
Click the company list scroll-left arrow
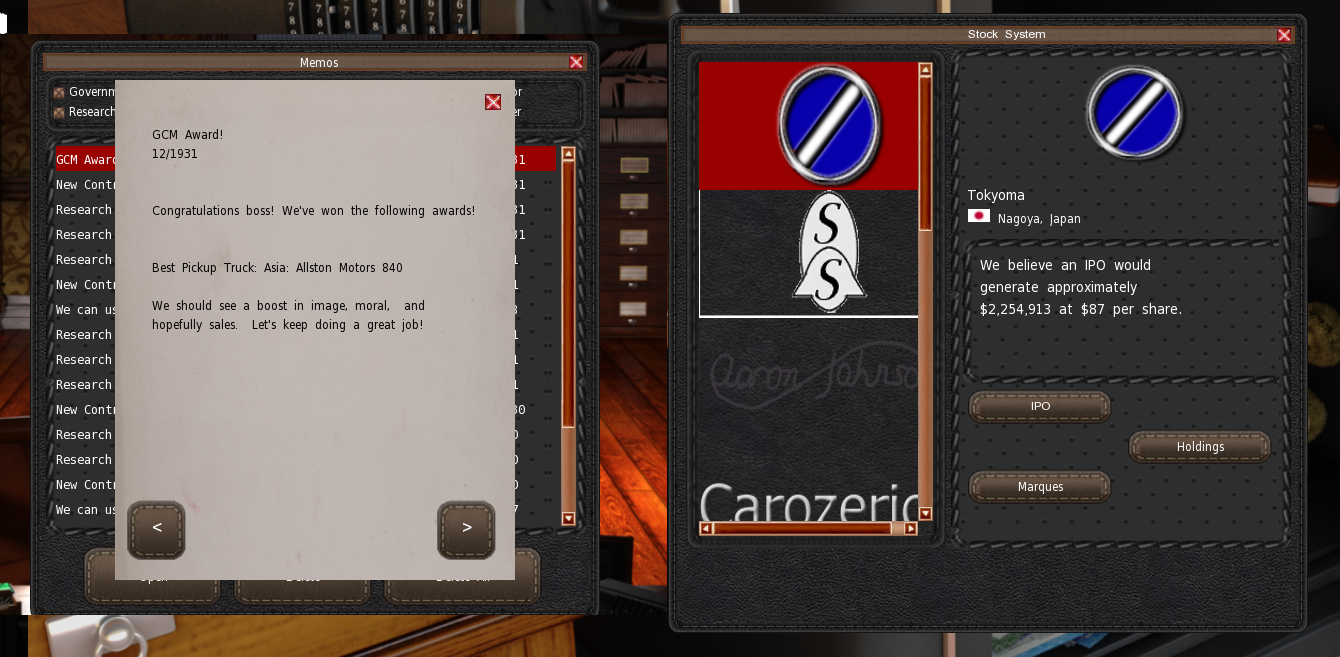coord(706,529)
